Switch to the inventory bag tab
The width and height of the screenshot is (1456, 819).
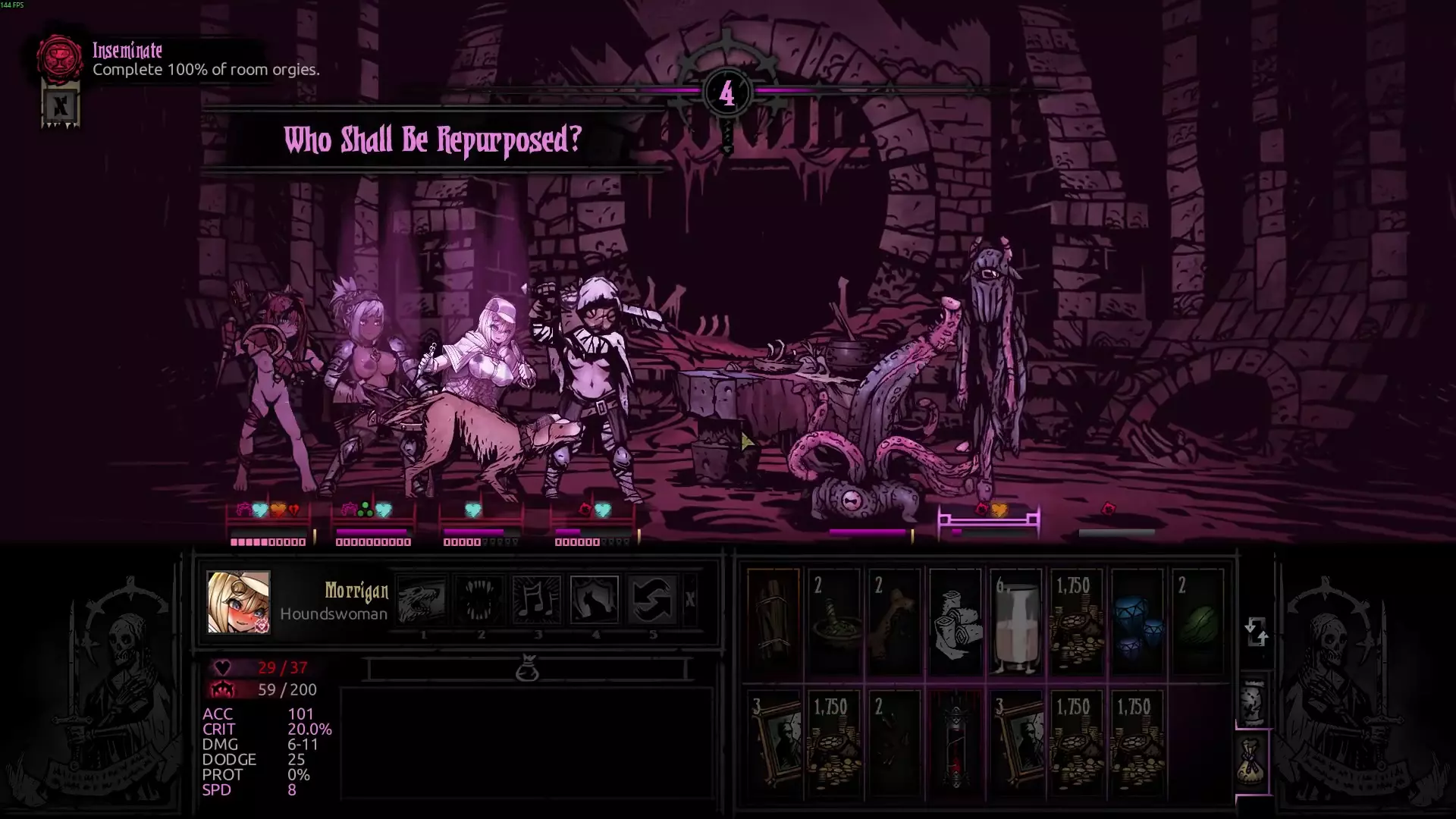click(1253, 761)
